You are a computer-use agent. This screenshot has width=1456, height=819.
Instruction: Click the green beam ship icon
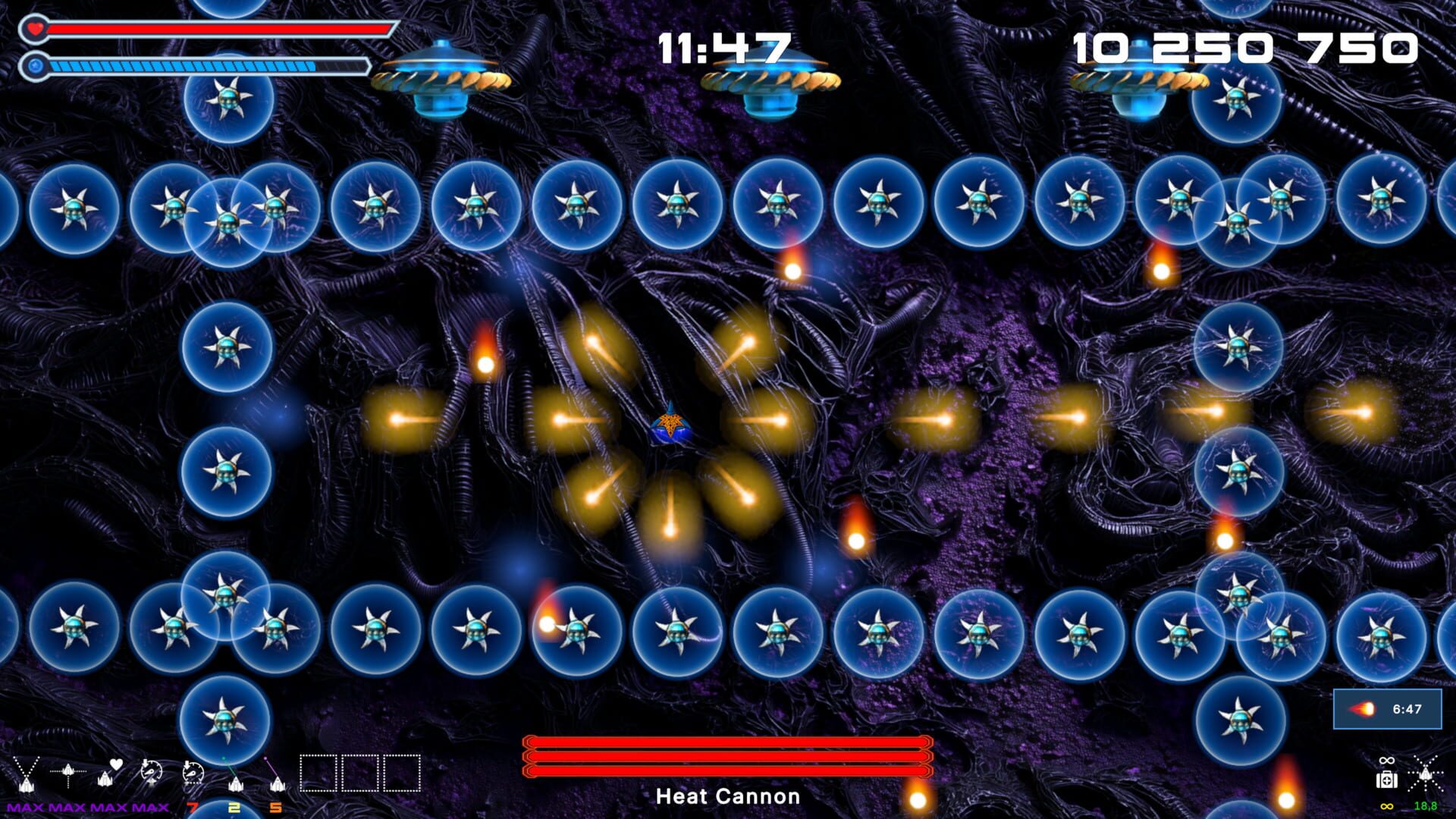pyautogui.click(x=236, y=783)
